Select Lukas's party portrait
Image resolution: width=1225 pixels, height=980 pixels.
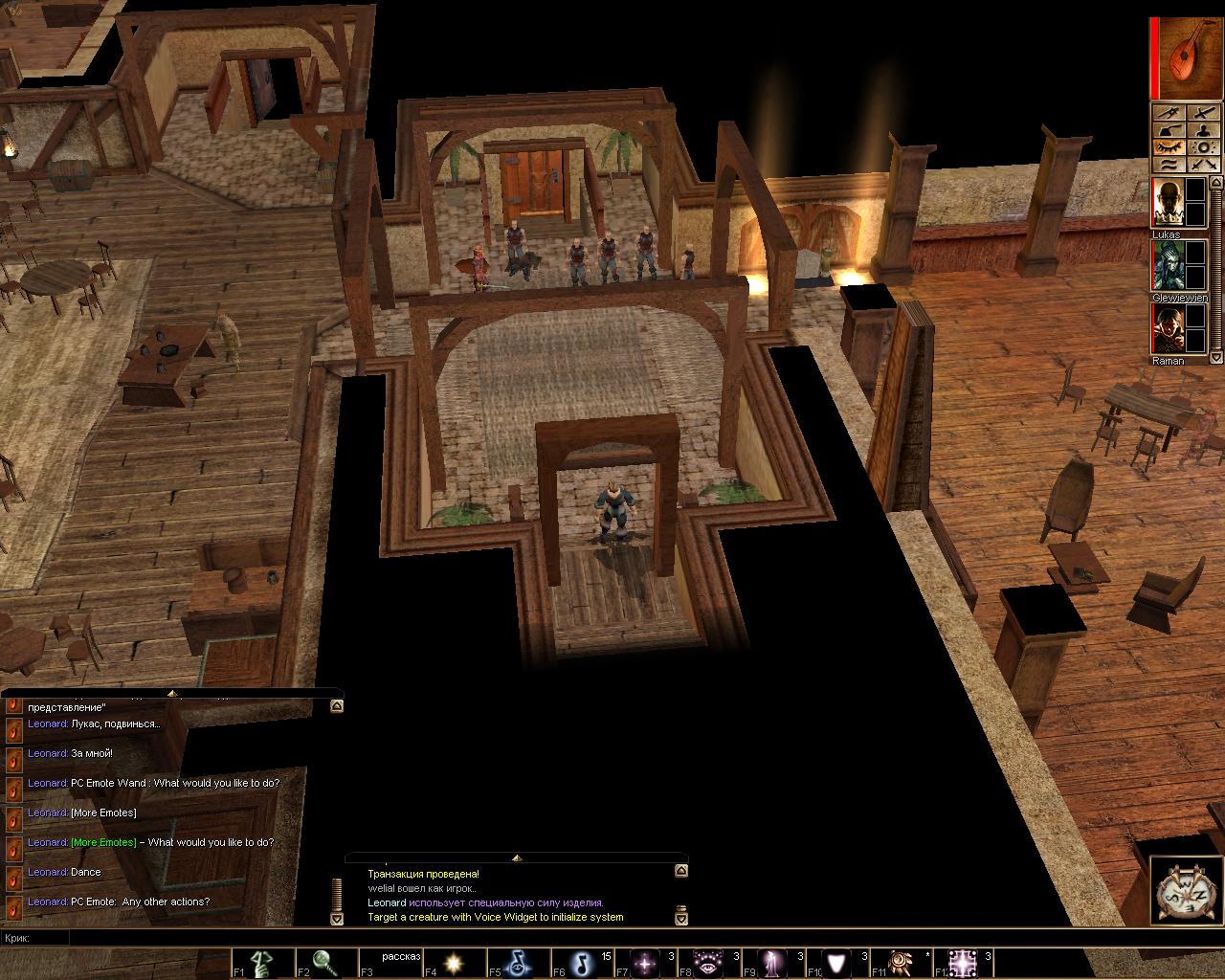coord(1167,203)
